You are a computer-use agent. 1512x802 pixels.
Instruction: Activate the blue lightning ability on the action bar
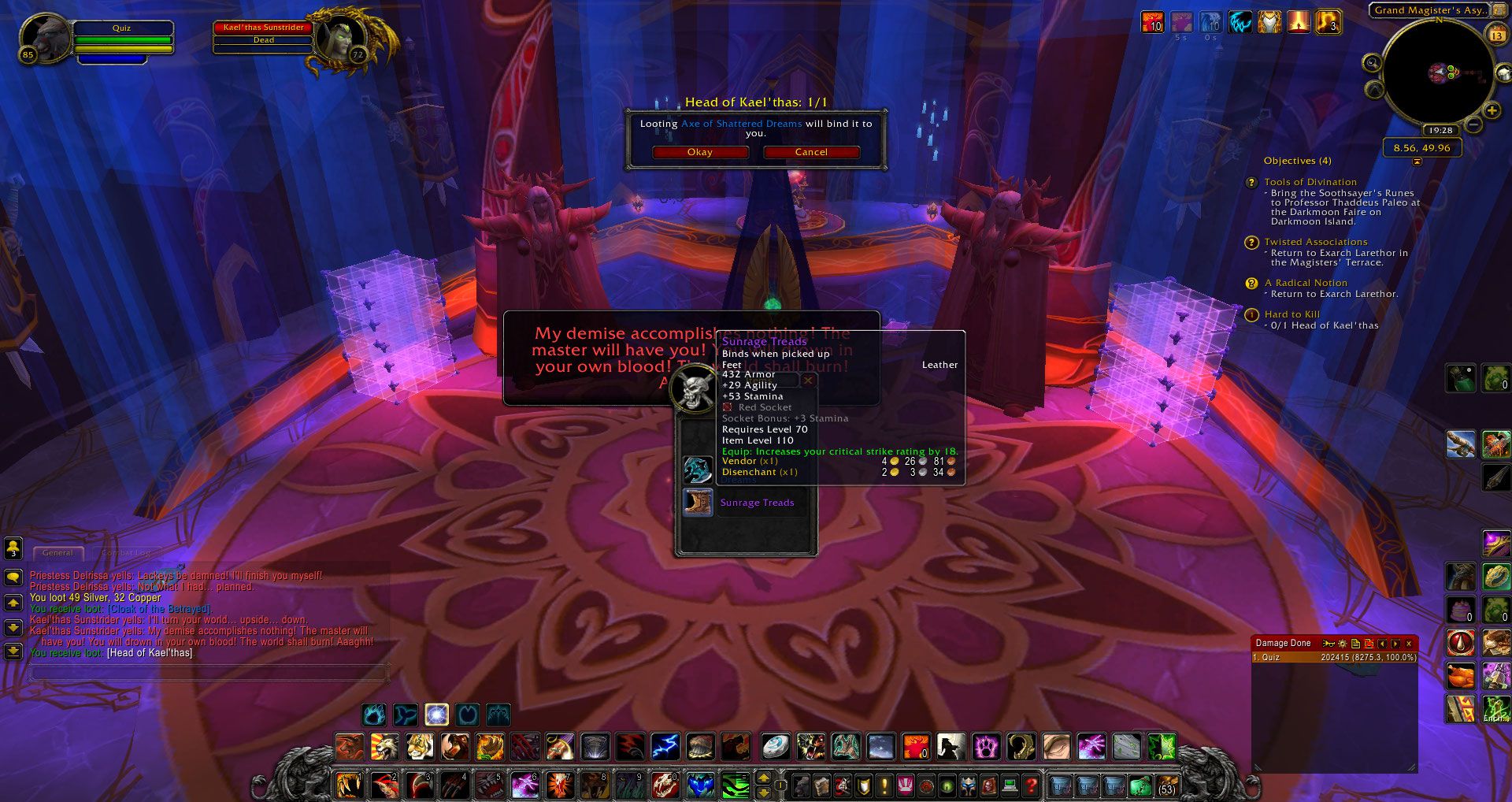pos(665,745)
